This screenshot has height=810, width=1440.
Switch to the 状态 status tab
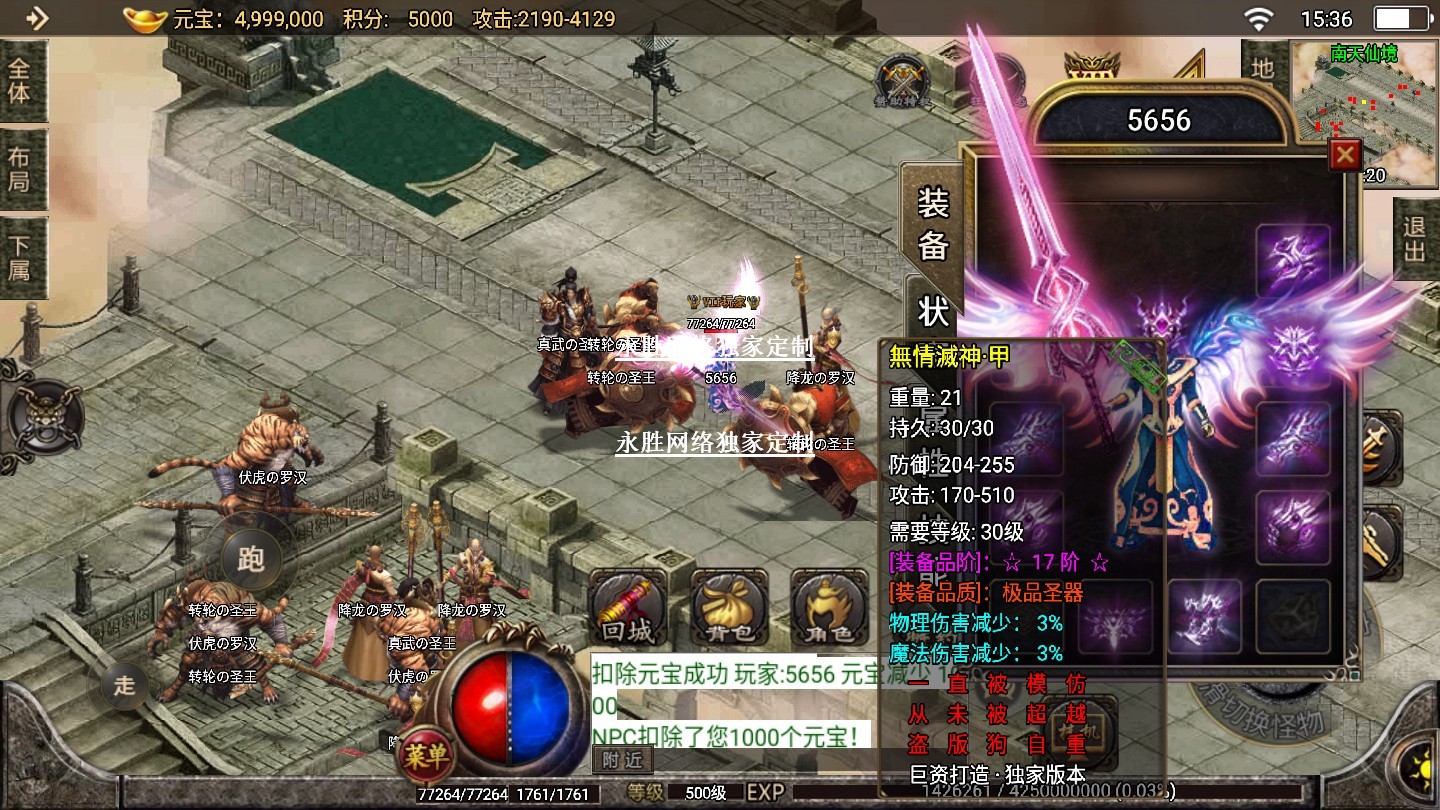932,310
